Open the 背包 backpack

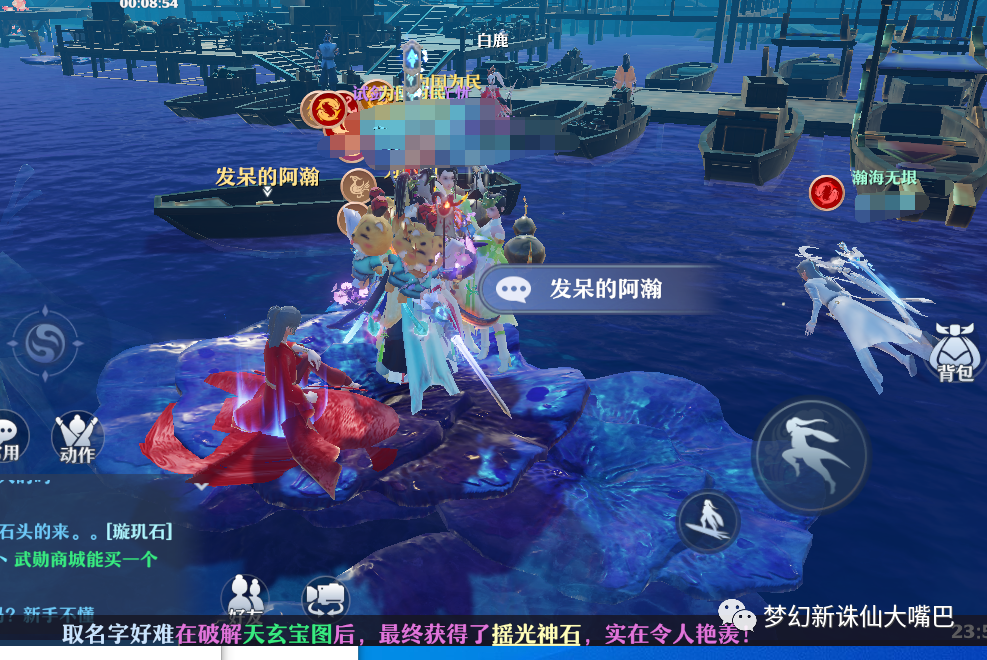pyautogui.click(x=956, y=352)
